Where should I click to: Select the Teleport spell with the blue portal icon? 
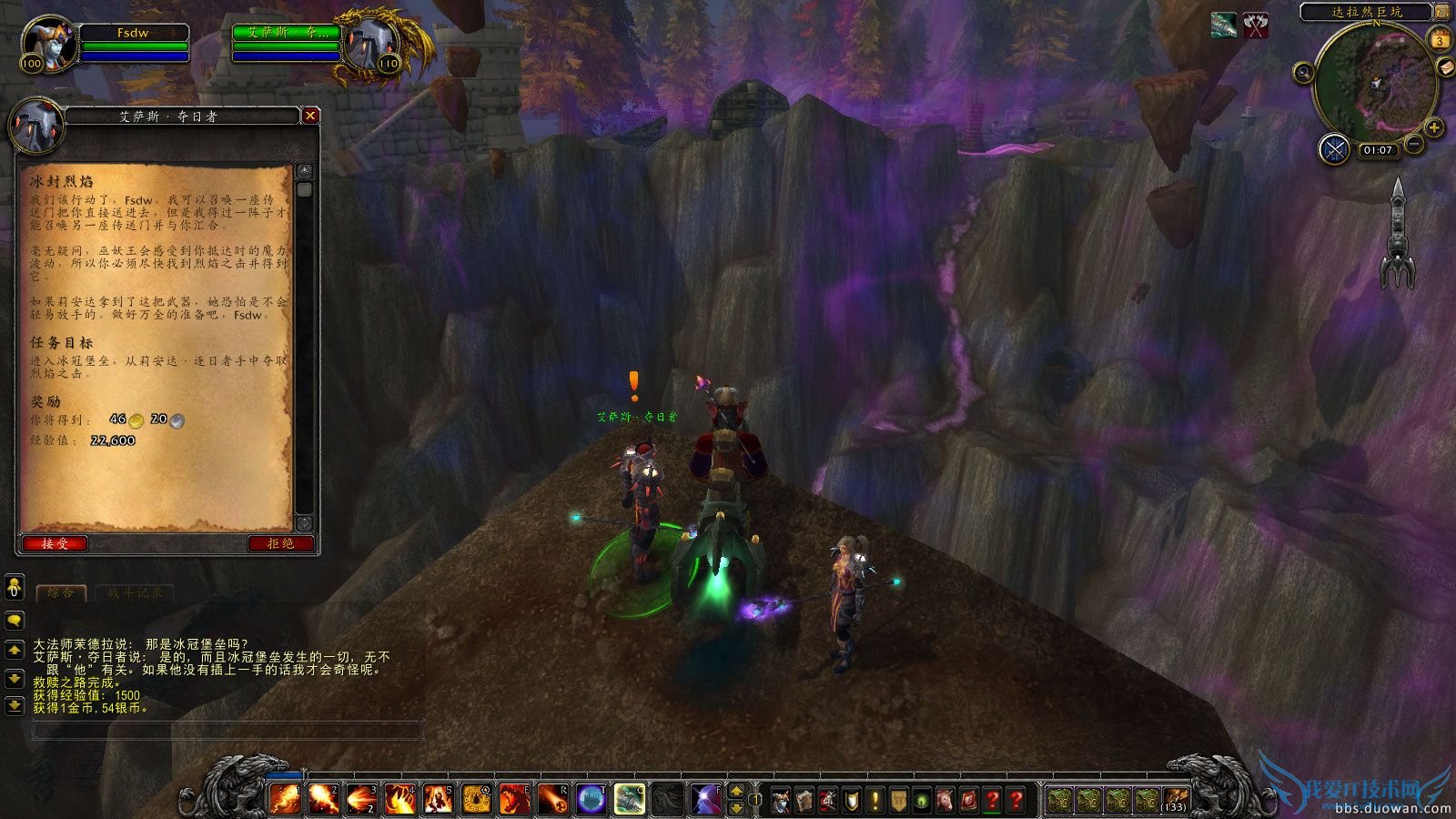pyautogui.click(x=591, y=796)
